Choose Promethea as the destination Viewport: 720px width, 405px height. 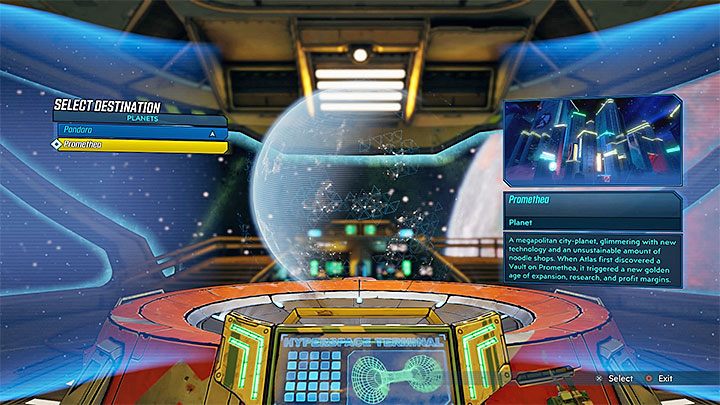138,144
